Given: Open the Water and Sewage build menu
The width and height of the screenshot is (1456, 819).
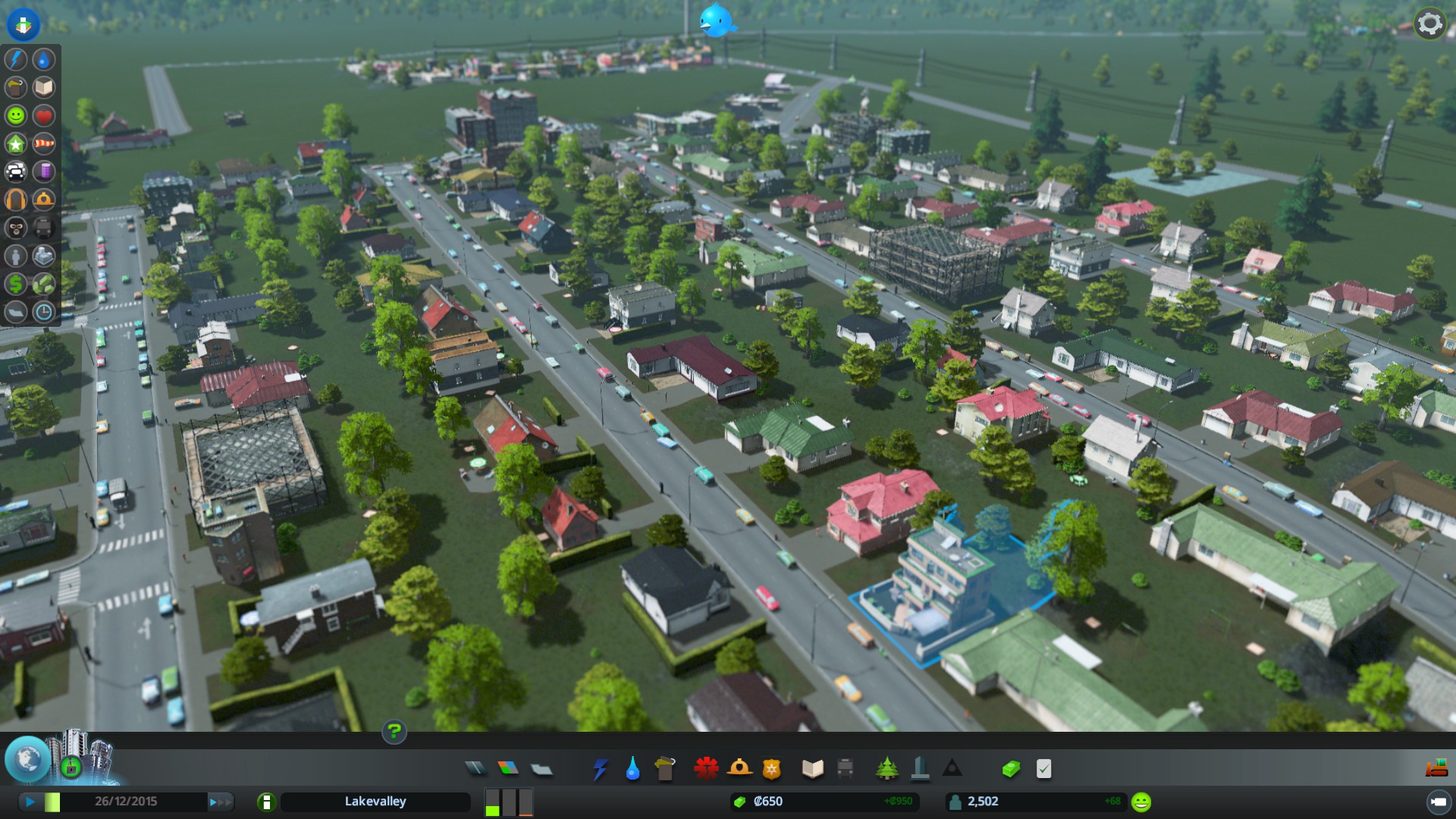Looking at the screenshot, I should (x=632, y=769).
